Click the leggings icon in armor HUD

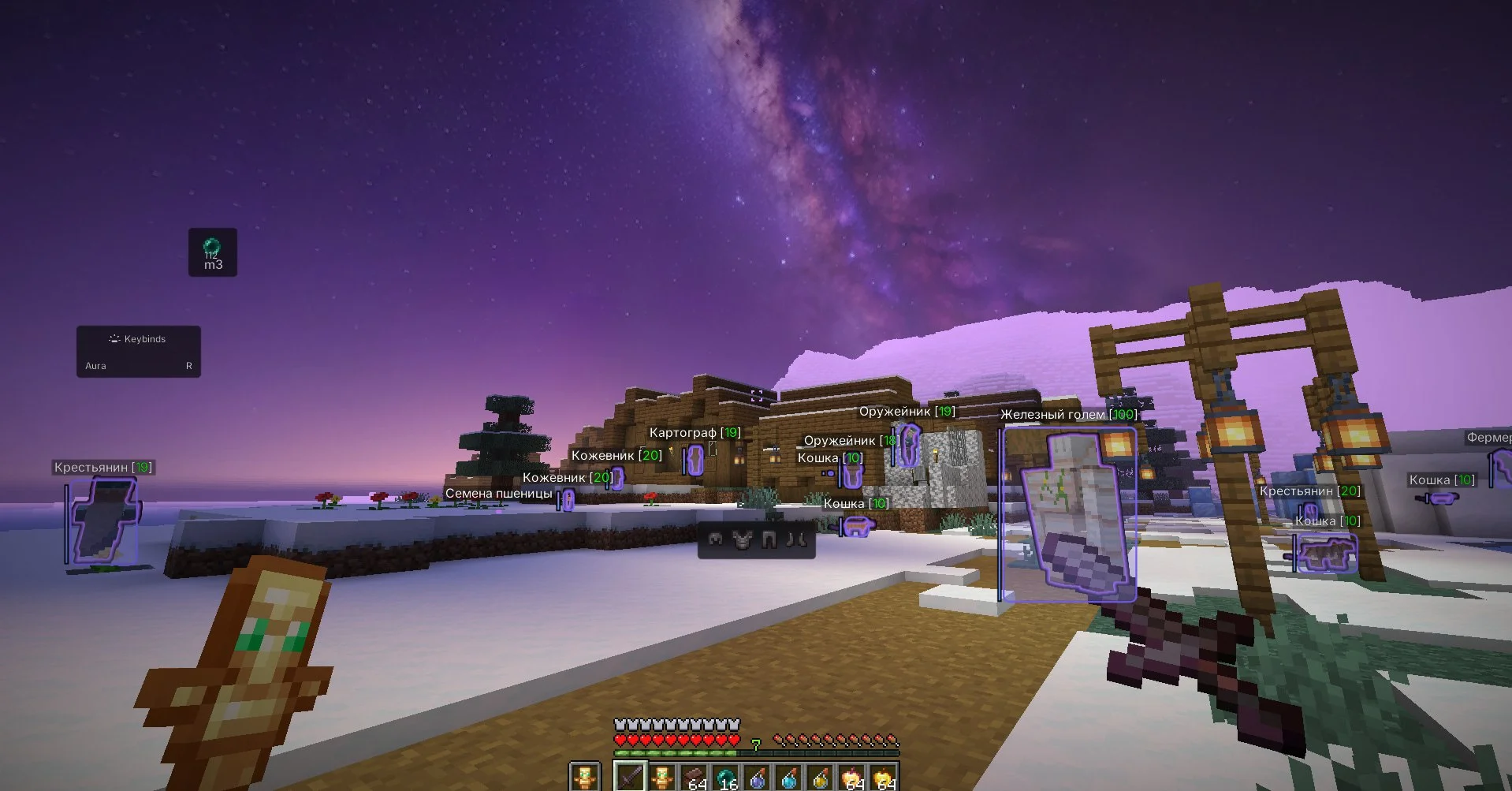coord(769,539)
